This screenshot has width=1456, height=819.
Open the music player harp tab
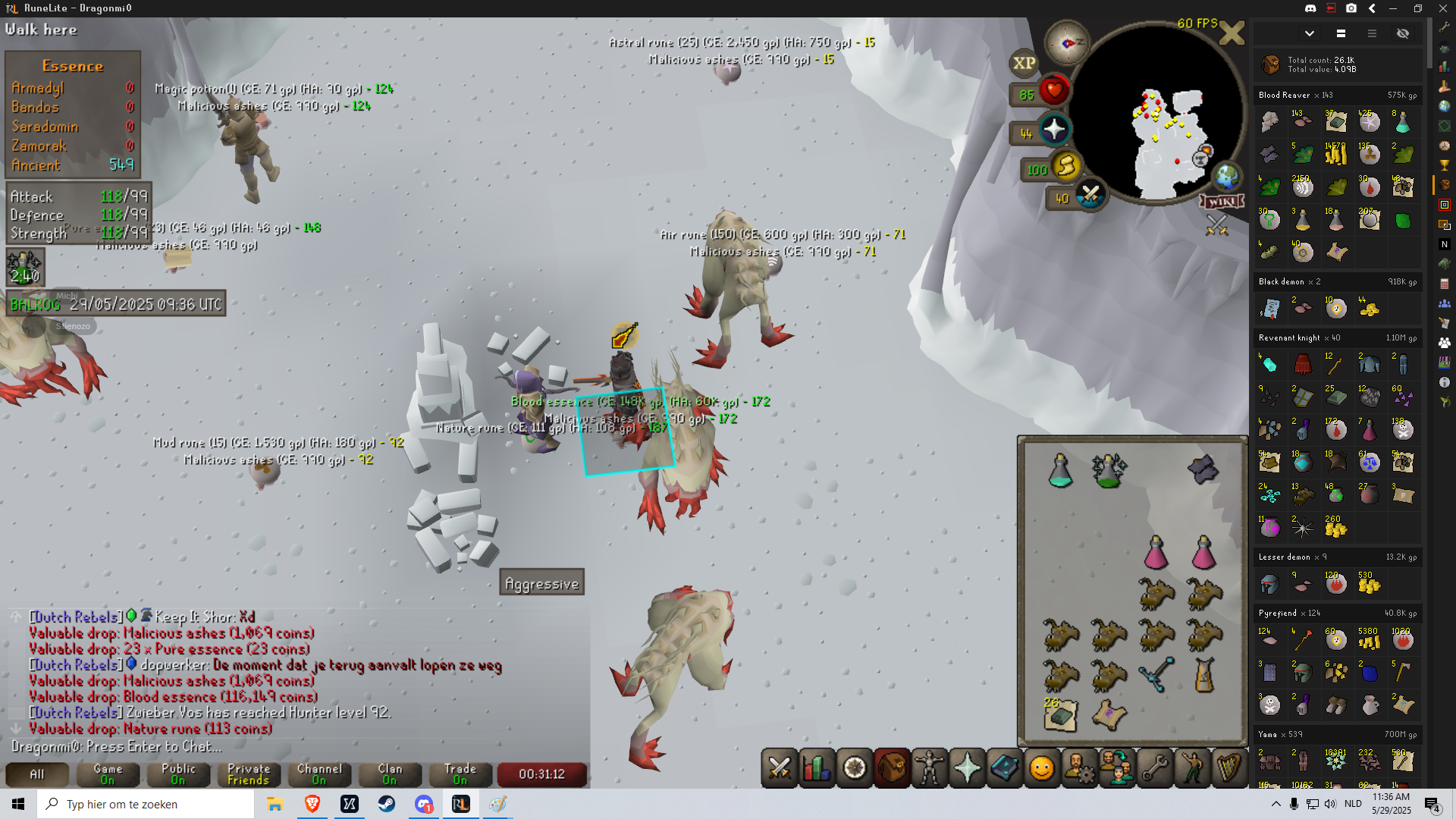click(x=1228, y=768)
